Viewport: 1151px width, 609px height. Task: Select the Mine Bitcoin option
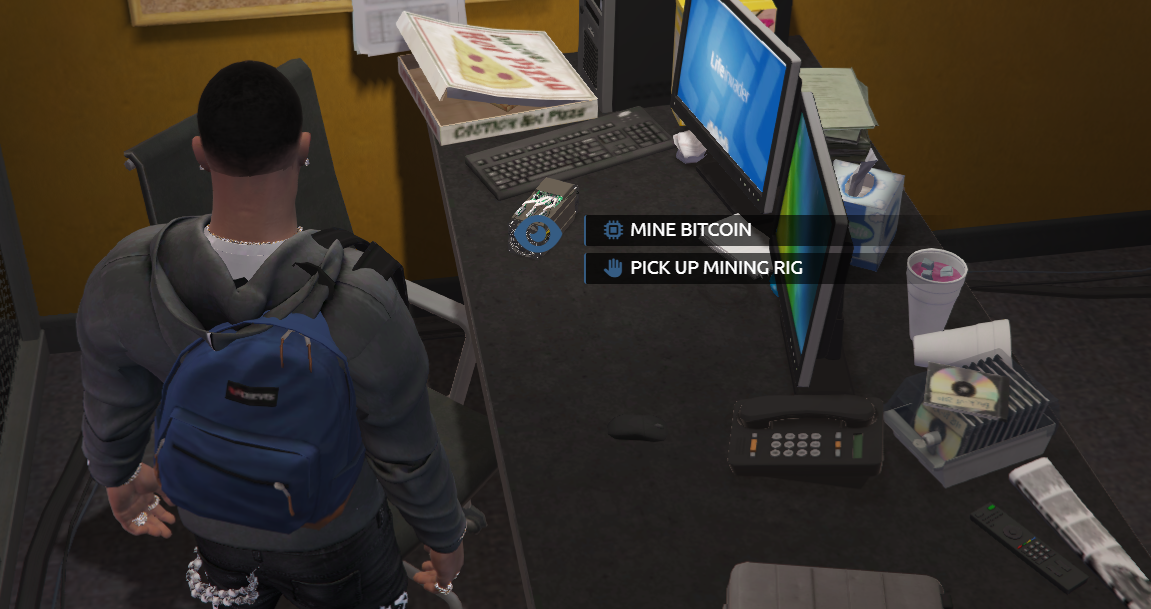point(690,230)
